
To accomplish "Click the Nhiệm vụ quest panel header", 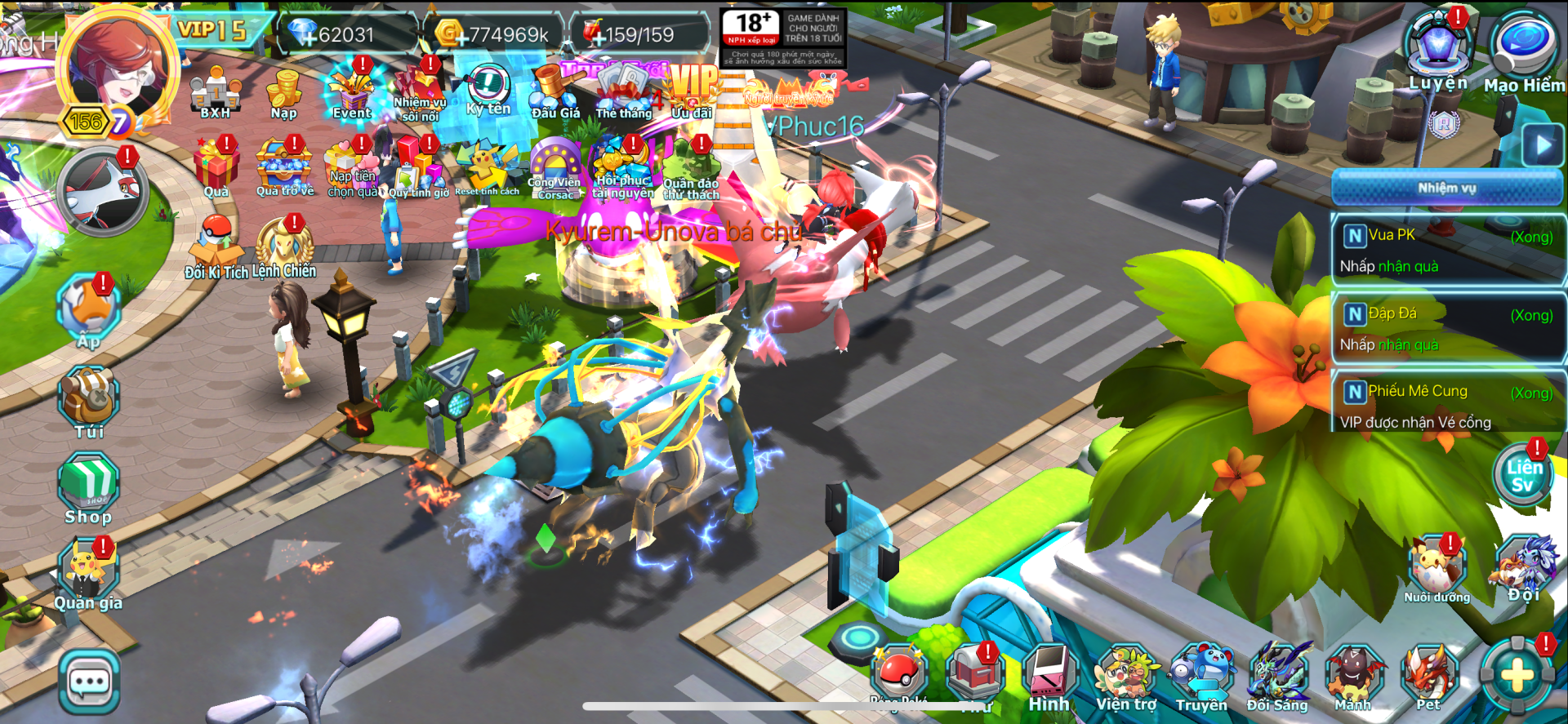I will pos(1447,188).
